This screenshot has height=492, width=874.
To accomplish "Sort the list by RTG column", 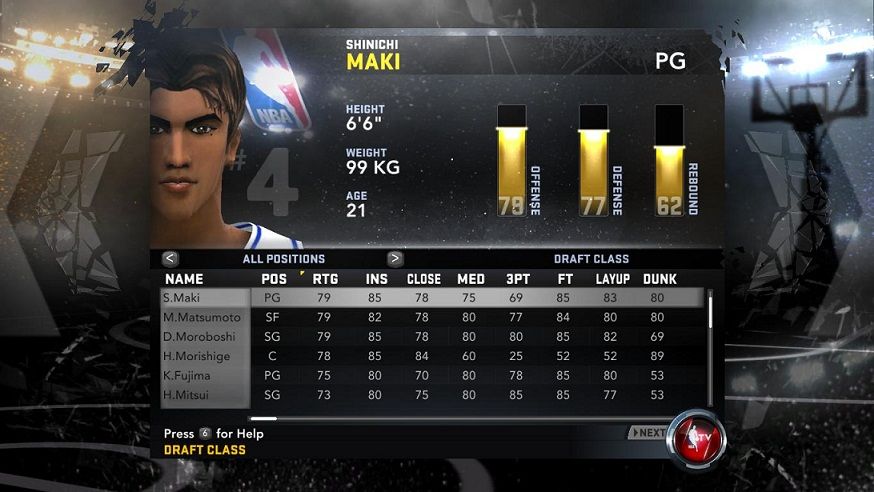I will coord(325,279).
